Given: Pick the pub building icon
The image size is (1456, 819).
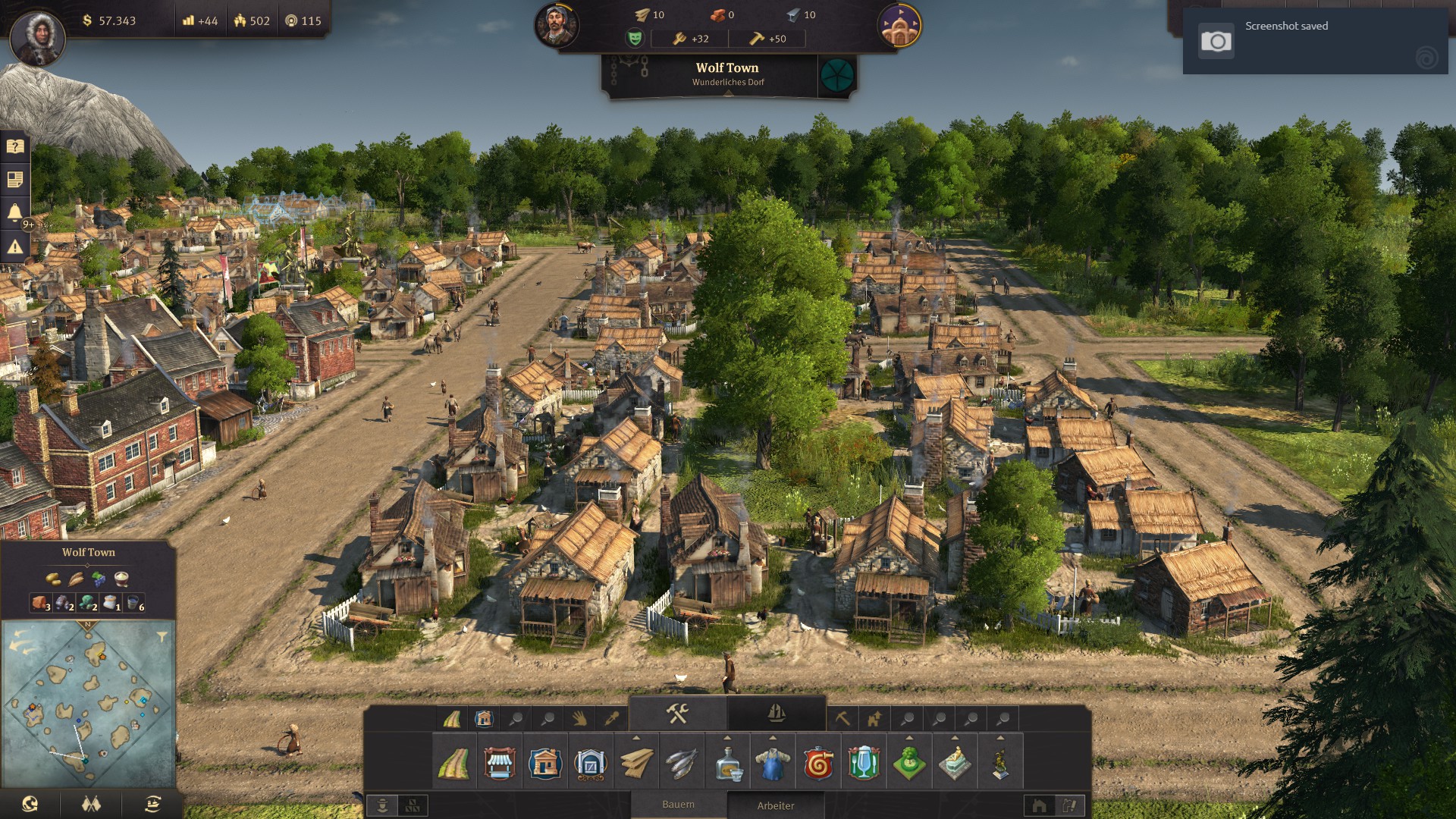Looking at the screenshot, I should [x=864, y=763].
